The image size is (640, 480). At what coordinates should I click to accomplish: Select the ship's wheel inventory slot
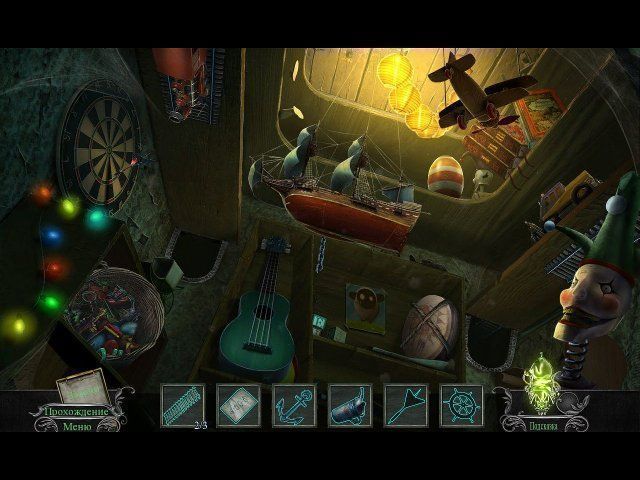tap(461, 406)
